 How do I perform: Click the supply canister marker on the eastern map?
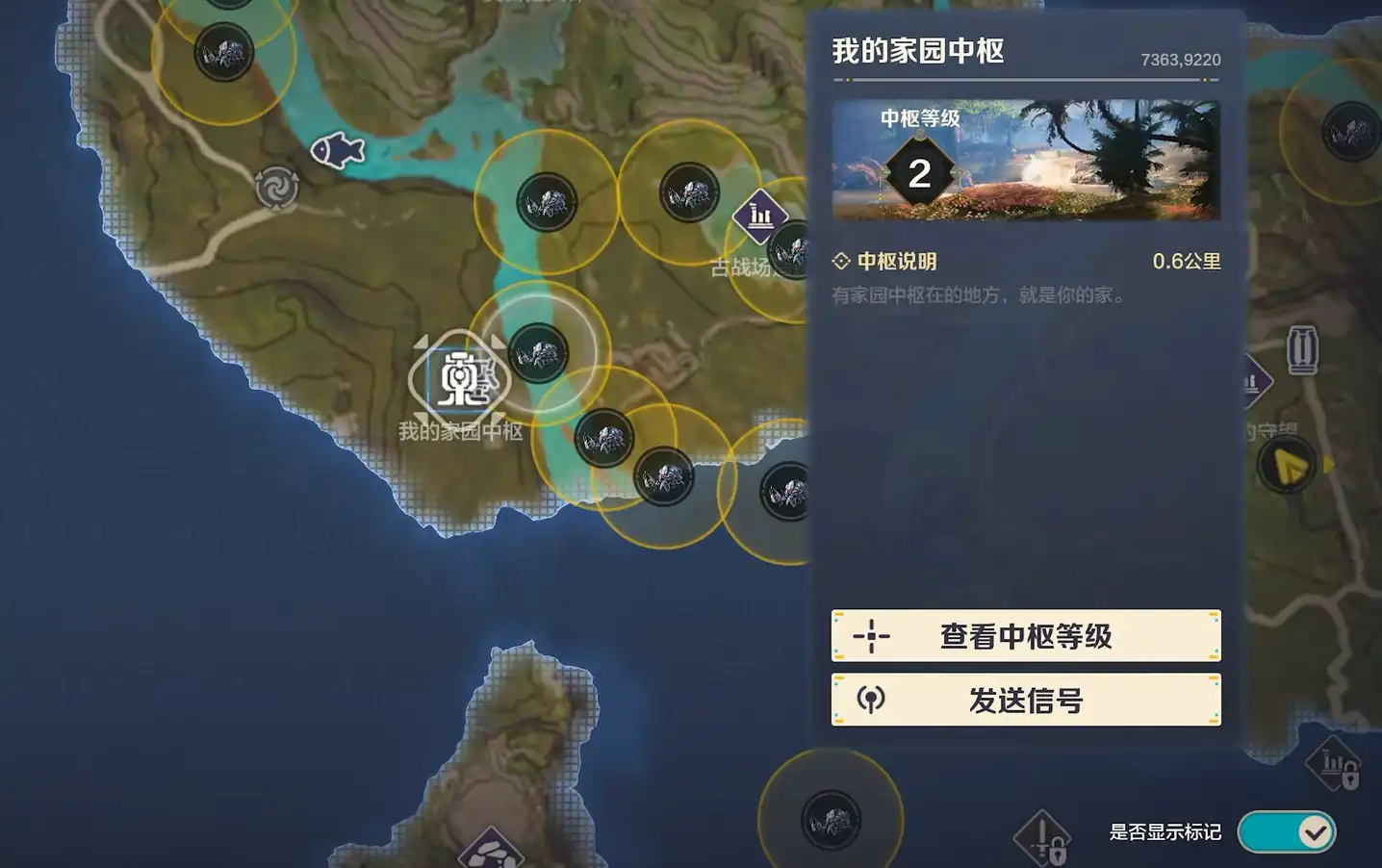coord(1304,349)
